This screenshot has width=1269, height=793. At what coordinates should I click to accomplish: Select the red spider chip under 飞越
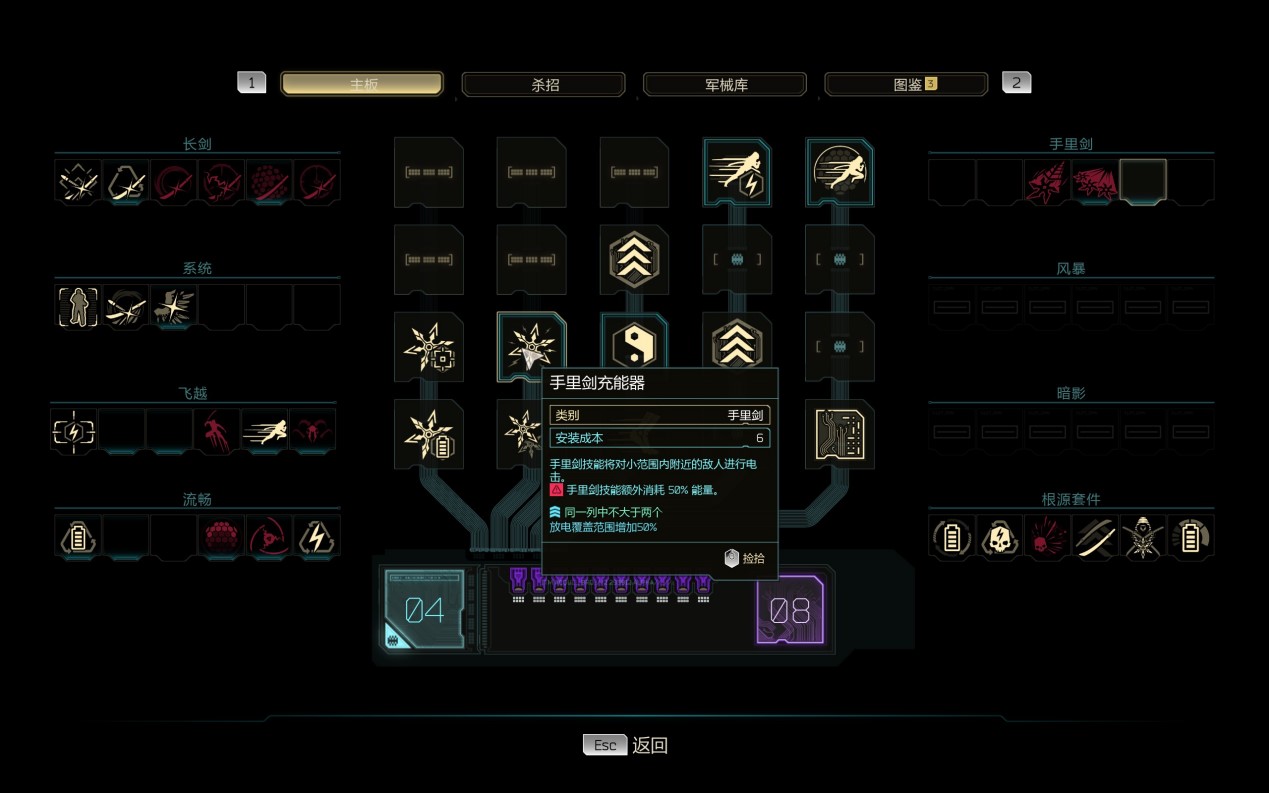[313, 431]
